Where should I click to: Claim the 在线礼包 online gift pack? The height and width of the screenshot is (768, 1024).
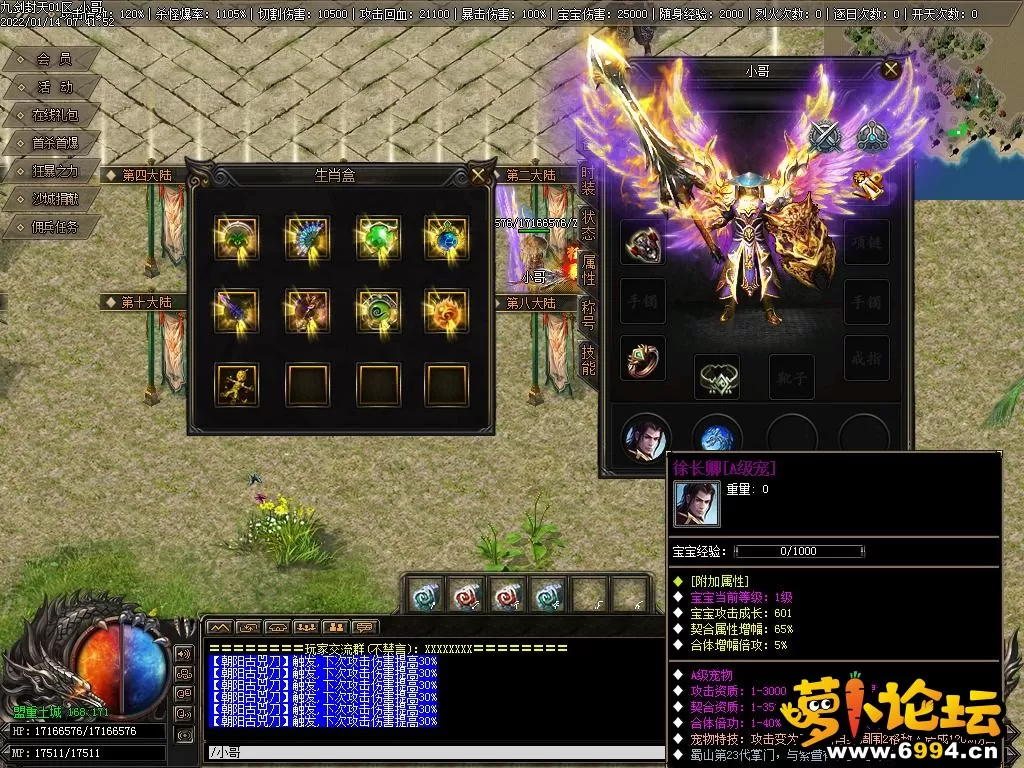pos(54,116)
